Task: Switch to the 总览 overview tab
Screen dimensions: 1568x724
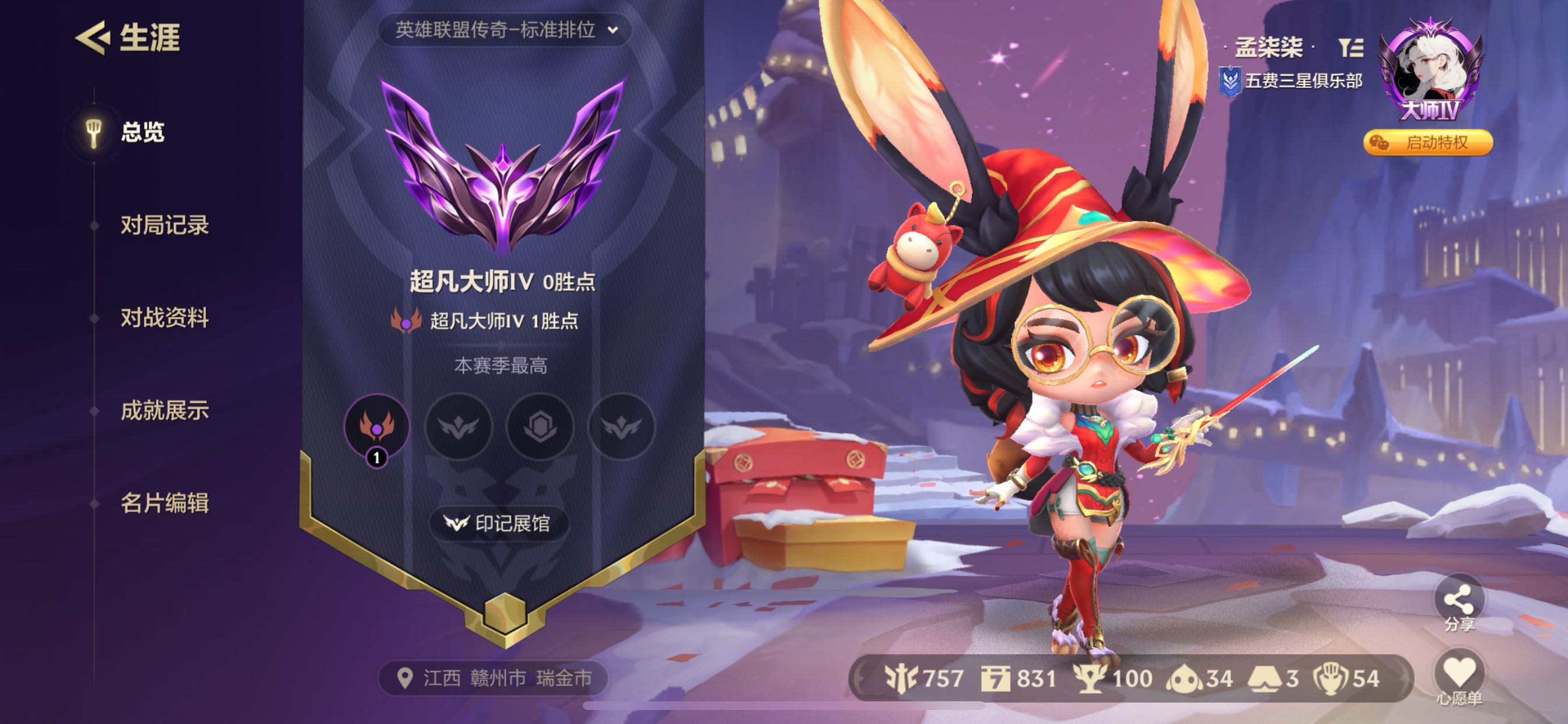Action: pos(141,132)
